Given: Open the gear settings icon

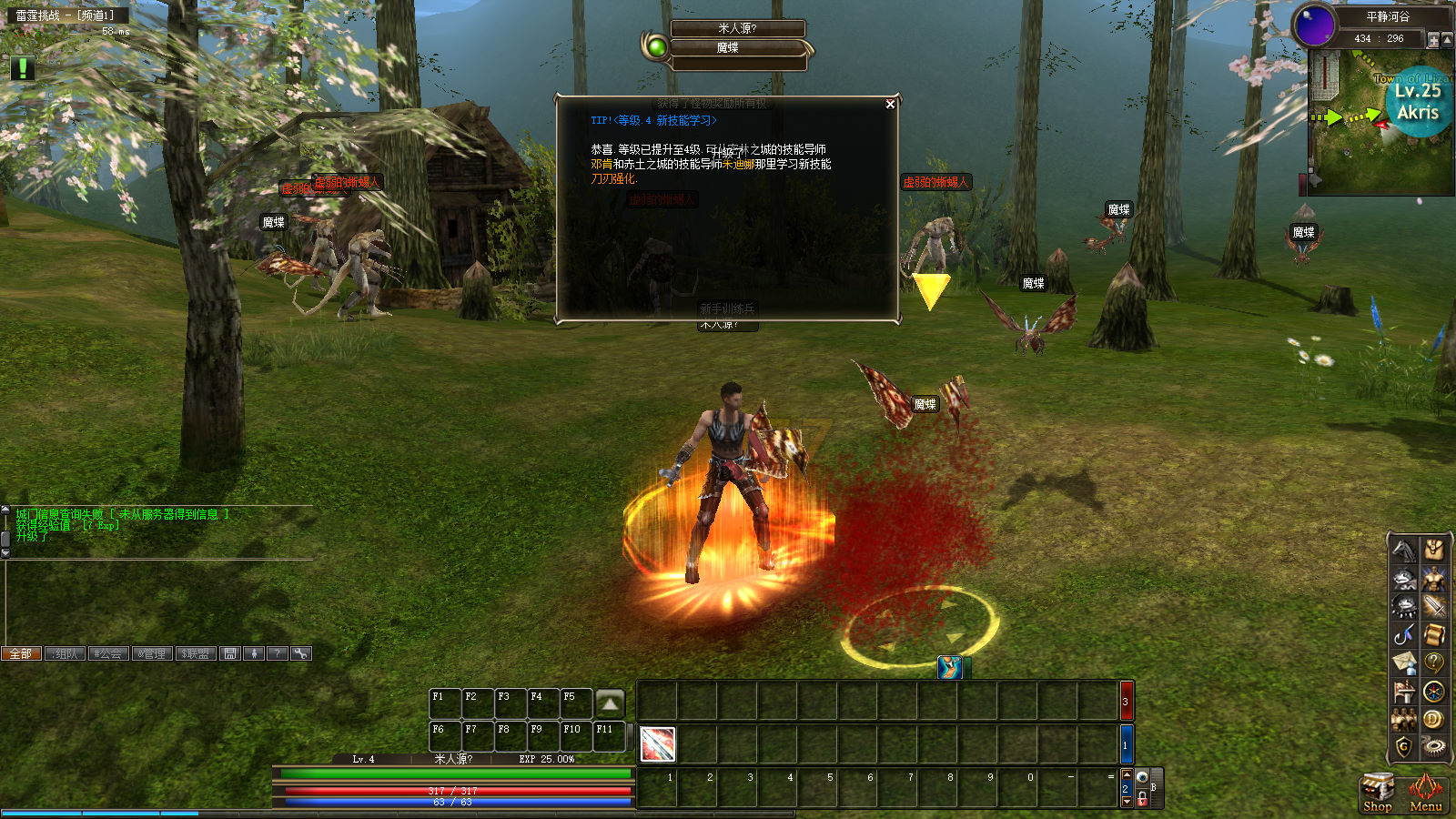Looking at the screenshot, I should point(1434,747).
